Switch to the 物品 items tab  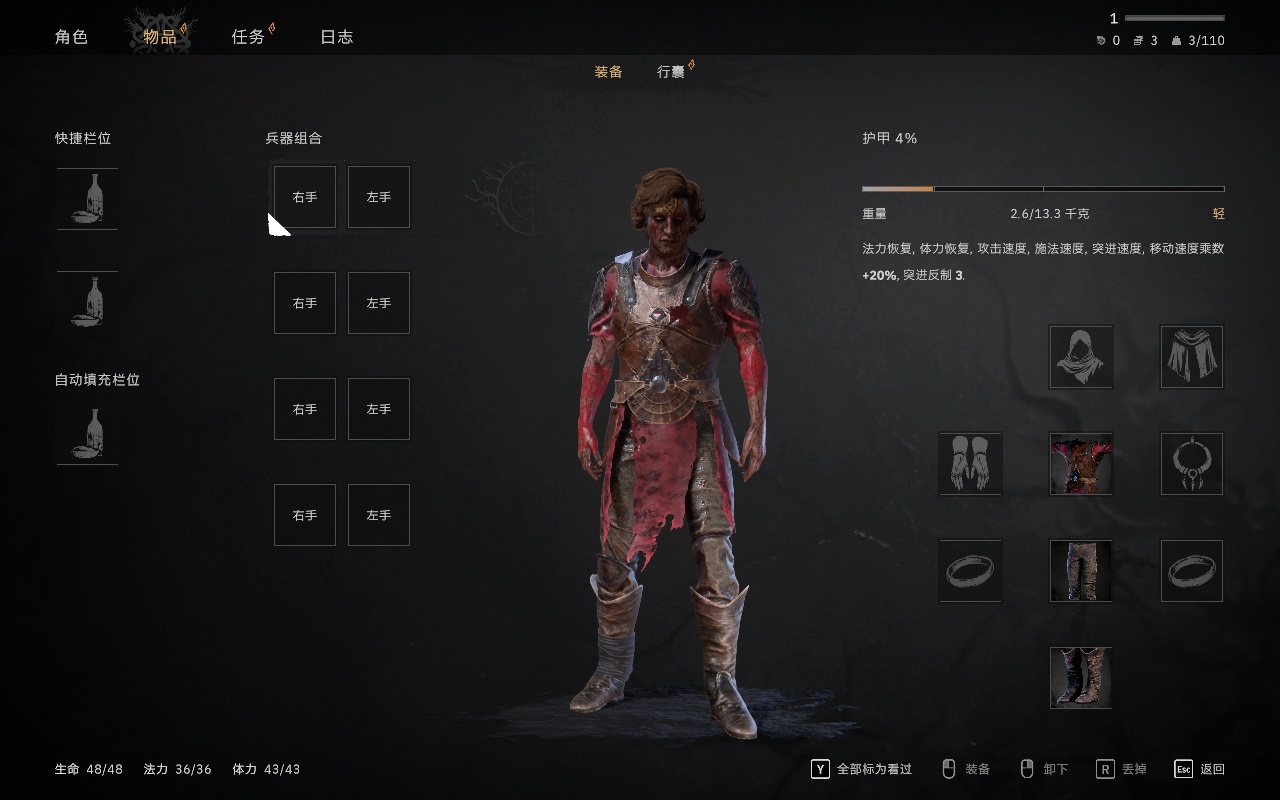[x=160, y=37]
